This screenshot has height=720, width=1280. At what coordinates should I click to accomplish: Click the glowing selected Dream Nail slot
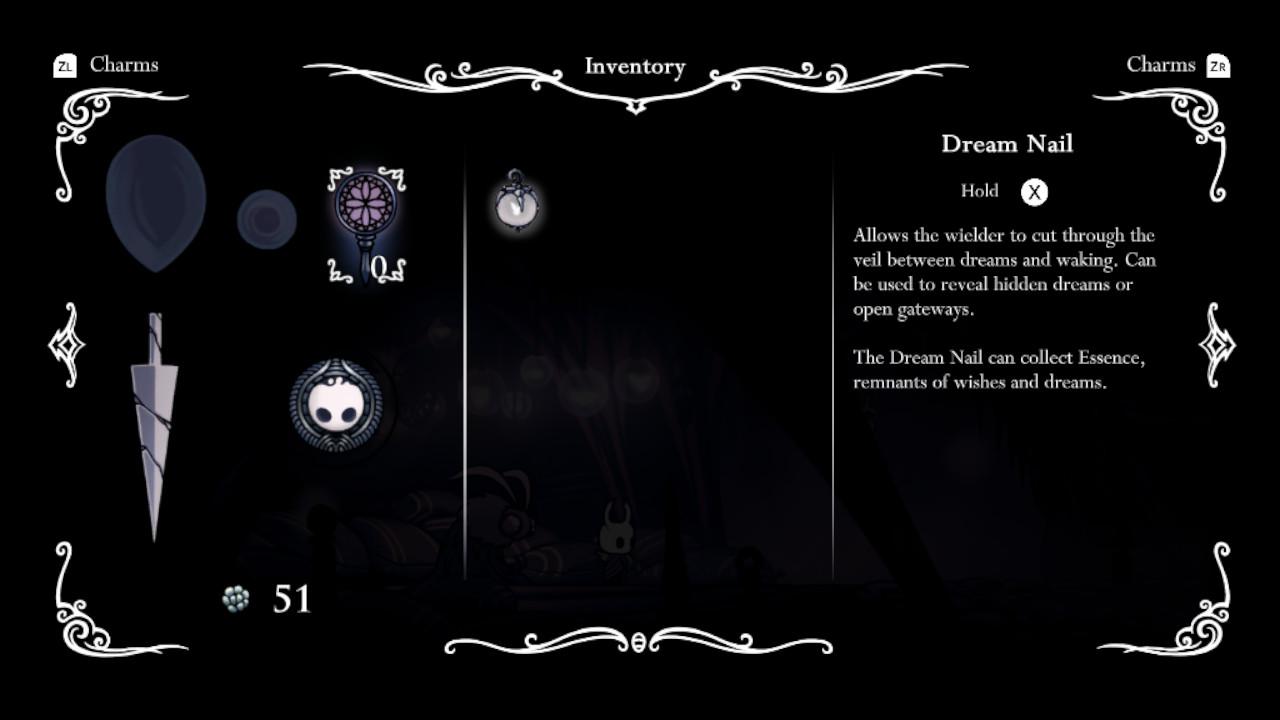coord(365,220)
